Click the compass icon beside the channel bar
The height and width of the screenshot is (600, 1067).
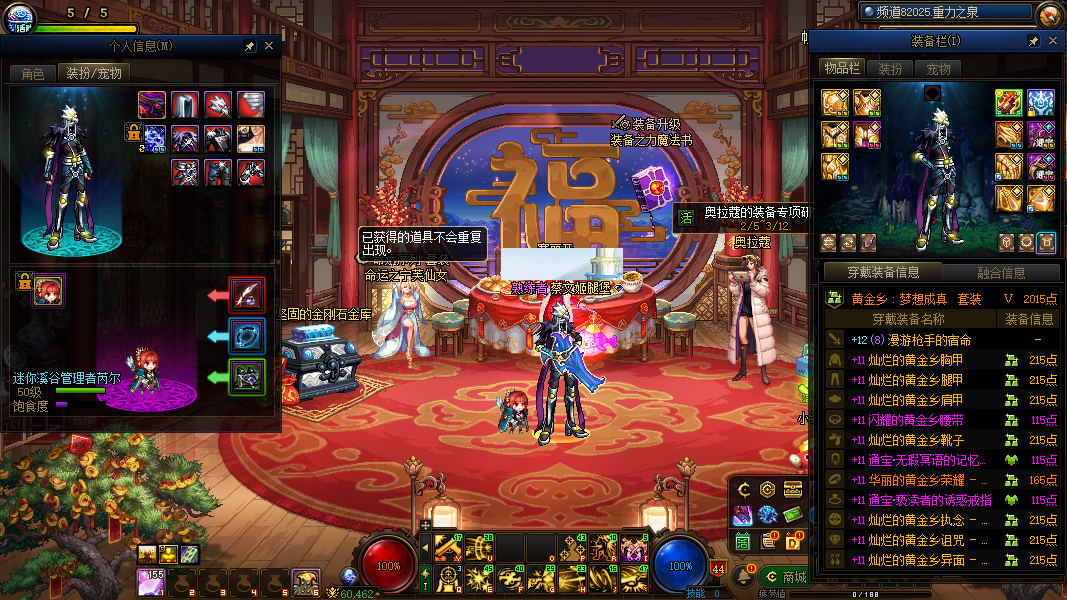tap(1049, 13)
